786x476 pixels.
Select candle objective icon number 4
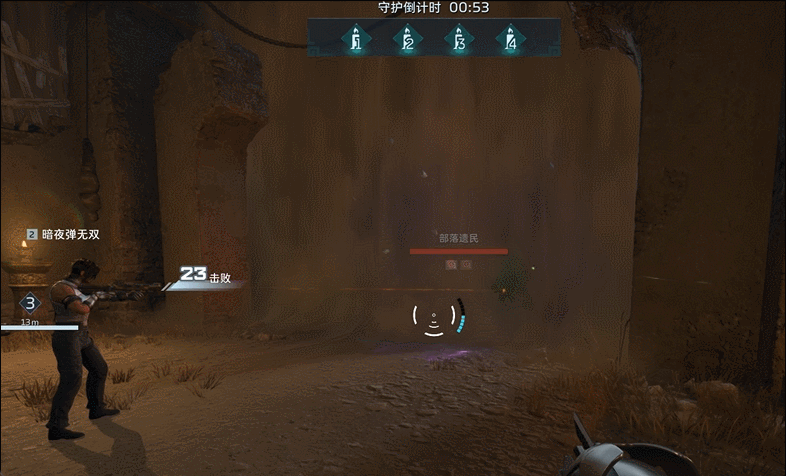(x=511, y=40)
